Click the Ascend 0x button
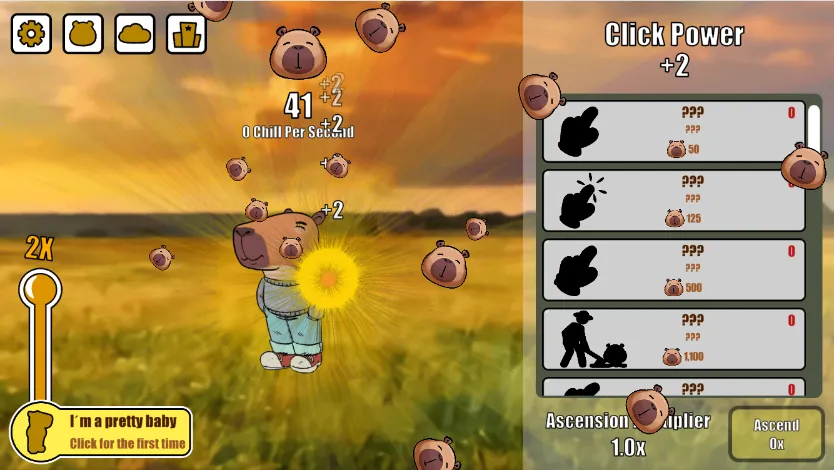The height and width of the screenshot is (470, 834). click(776, 434)
